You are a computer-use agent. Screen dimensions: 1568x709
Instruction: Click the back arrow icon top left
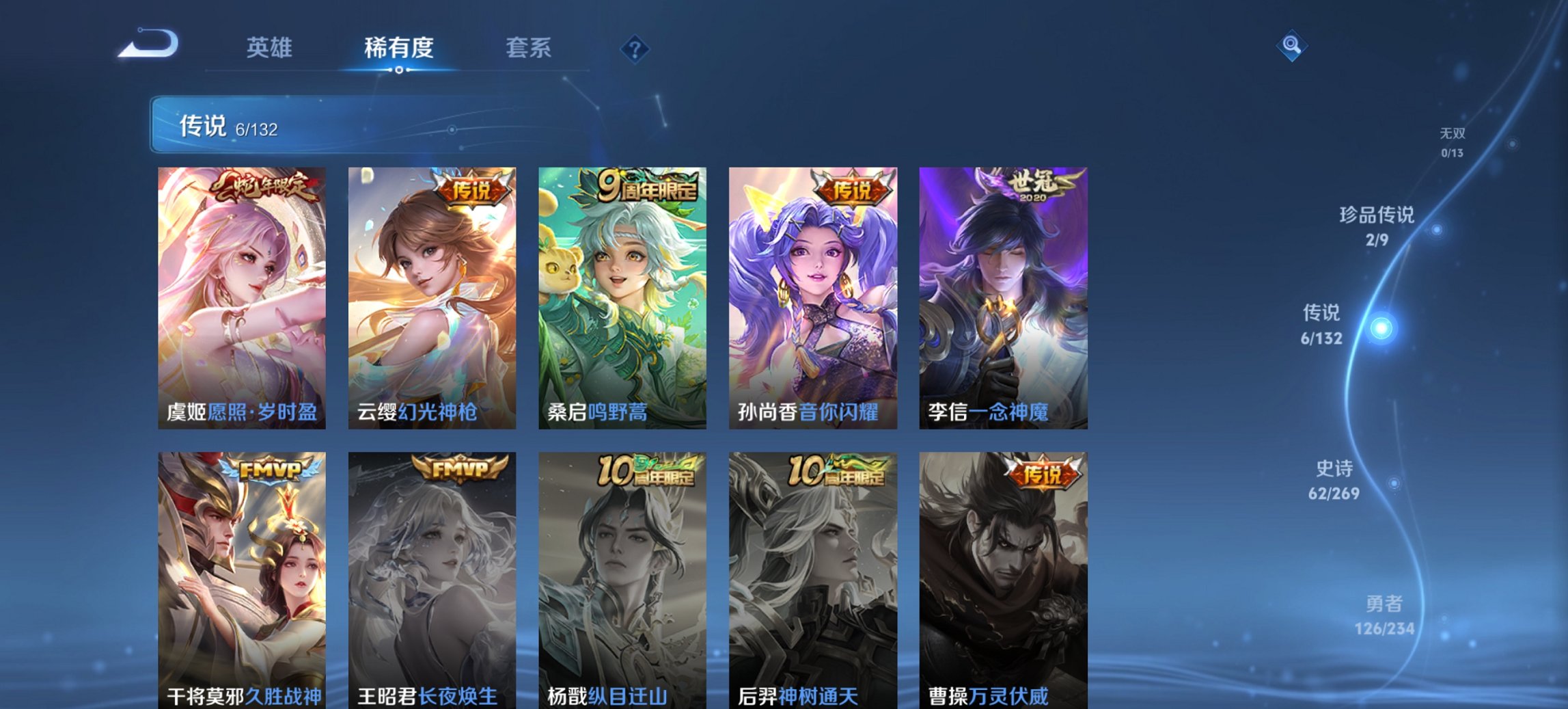click(147, 45)
